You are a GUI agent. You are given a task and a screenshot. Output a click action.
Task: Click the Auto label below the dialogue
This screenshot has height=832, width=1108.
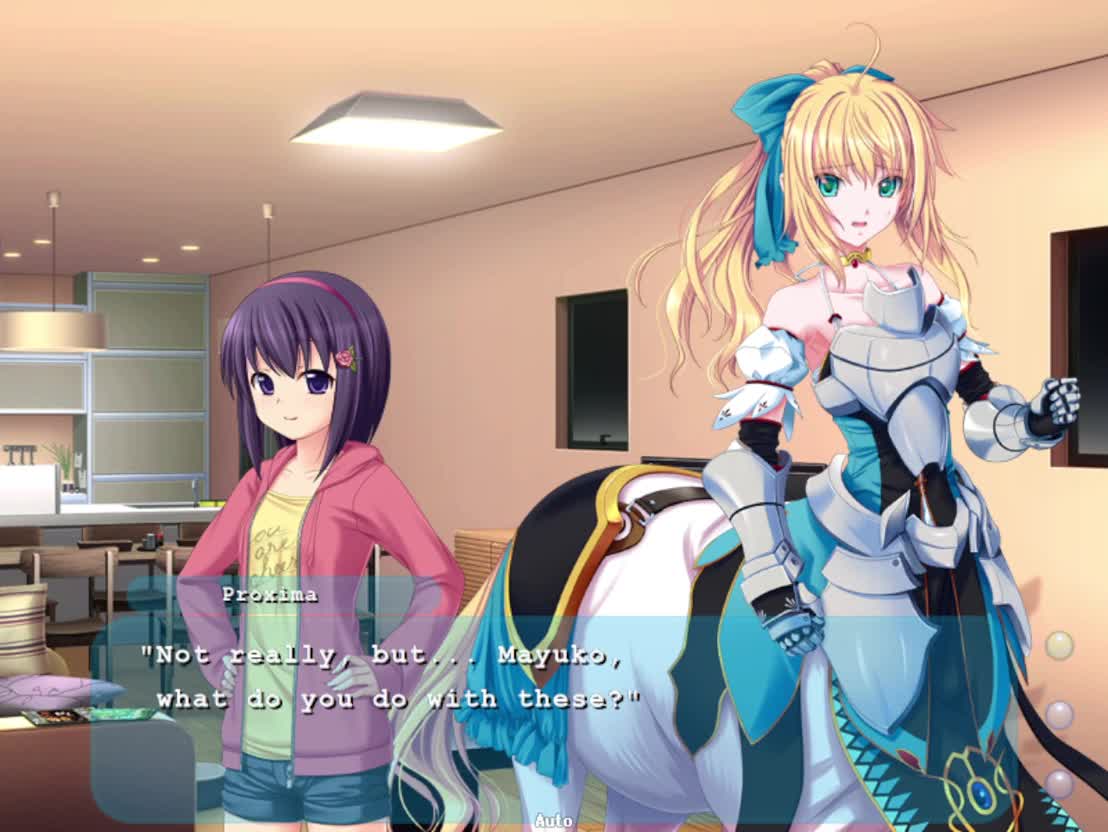click(553, 820)
